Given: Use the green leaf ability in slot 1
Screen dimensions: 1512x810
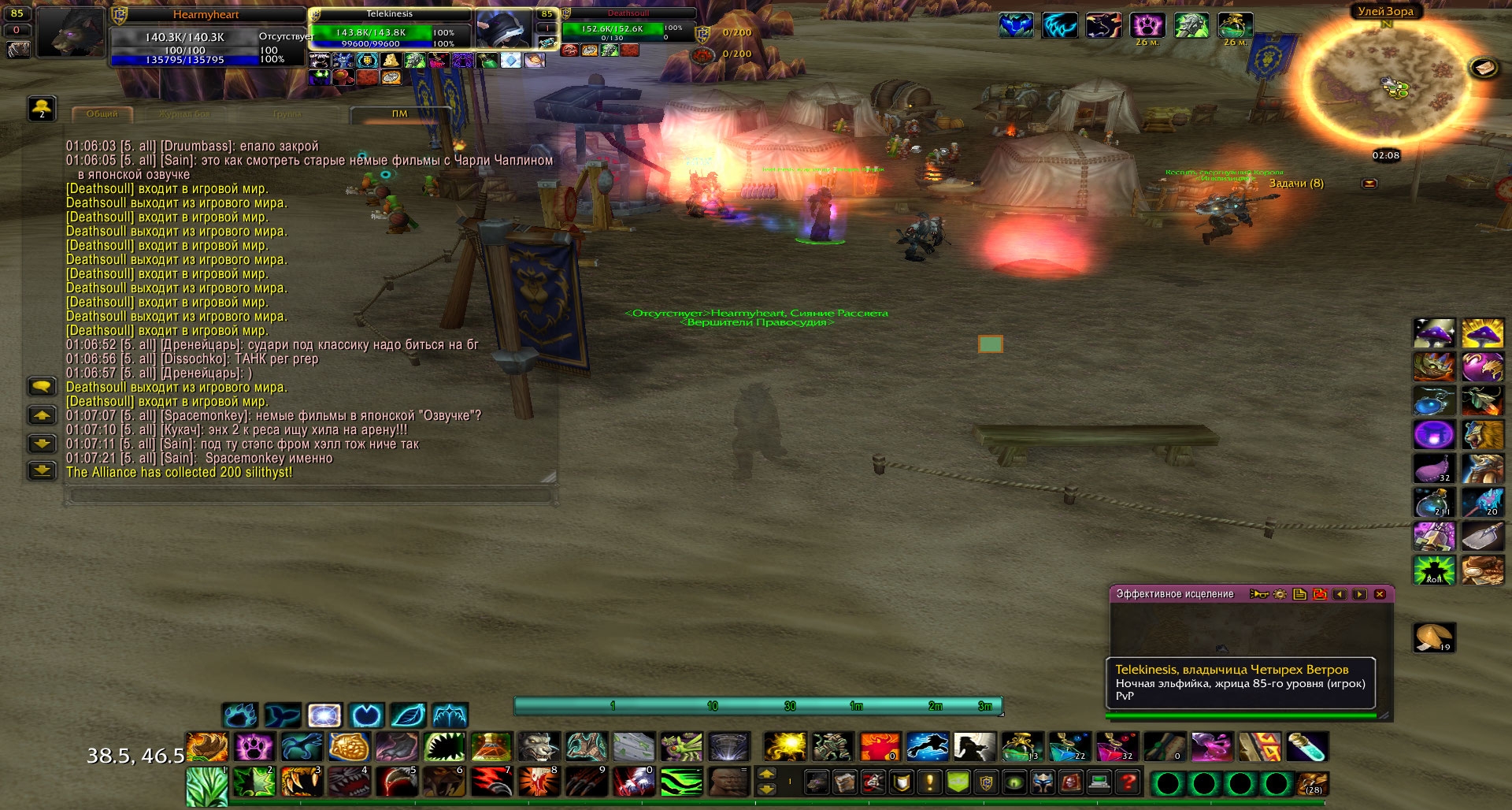Looking at the screenshot, I should click(207, 786).
